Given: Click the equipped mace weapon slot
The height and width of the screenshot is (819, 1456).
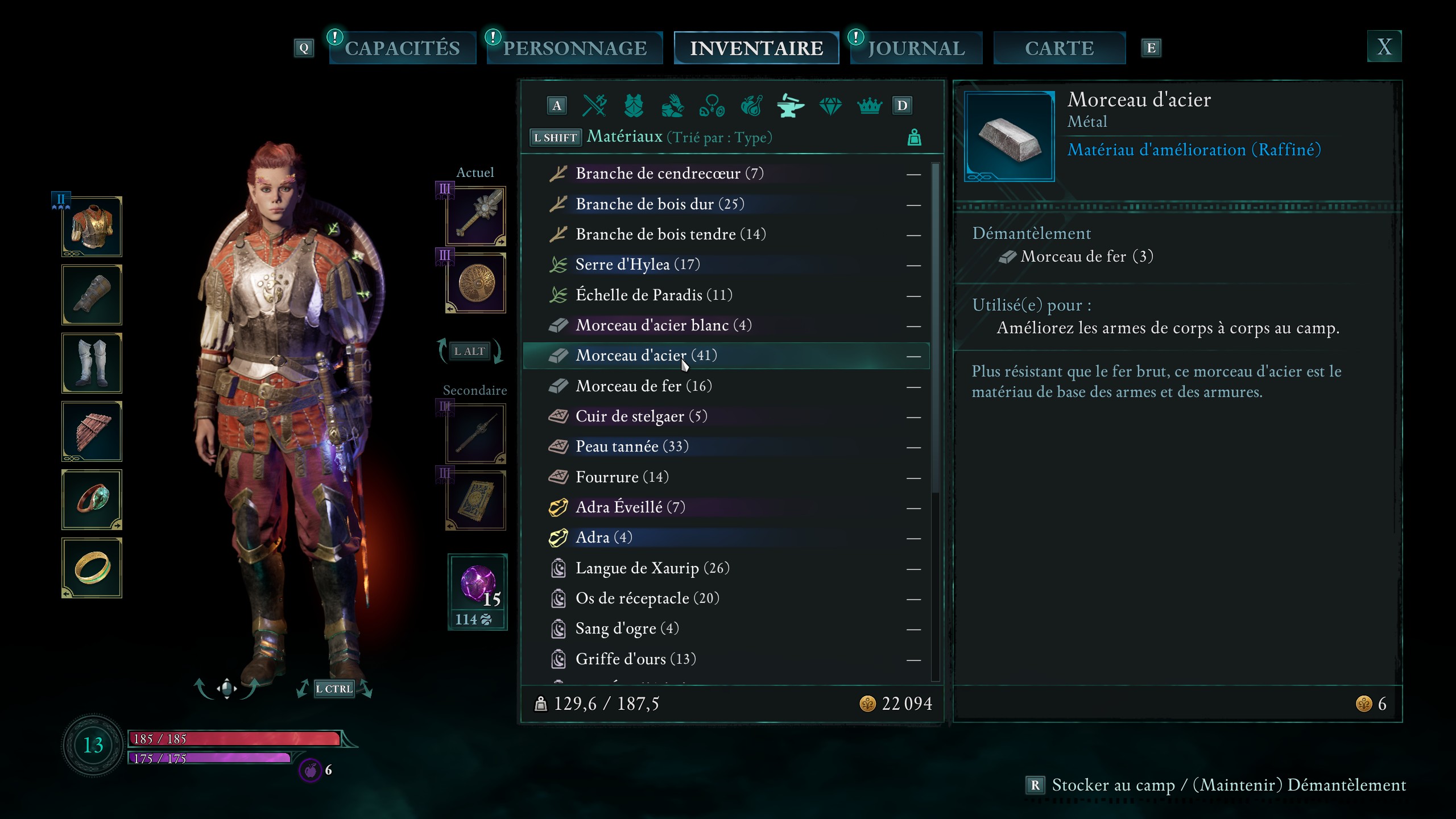Looking at the screenshot, I should pos(476,217).
